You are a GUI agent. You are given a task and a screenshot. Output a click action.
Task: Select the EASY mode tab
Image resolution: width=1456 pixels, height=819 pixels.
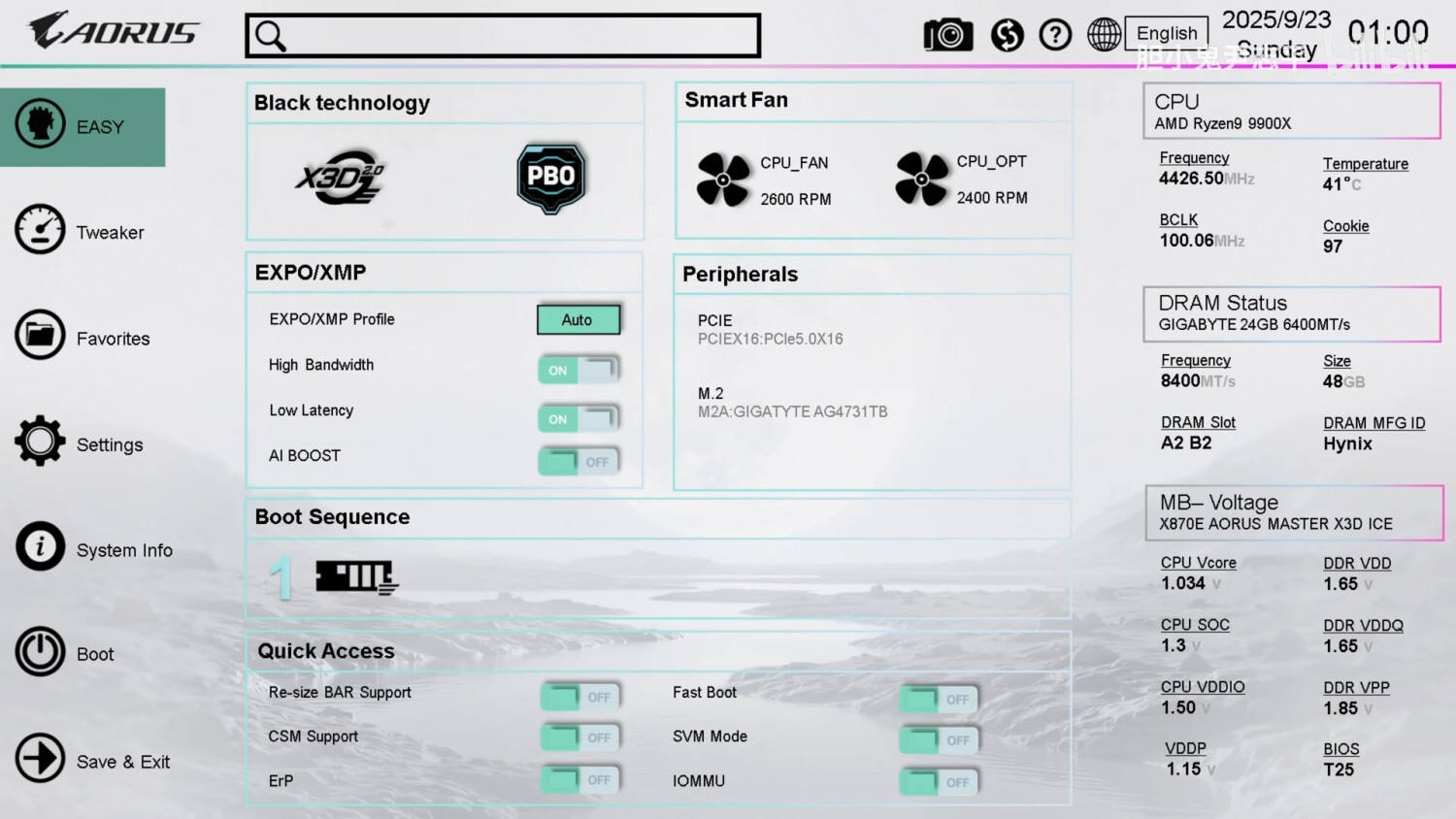[x=83, y=127]
